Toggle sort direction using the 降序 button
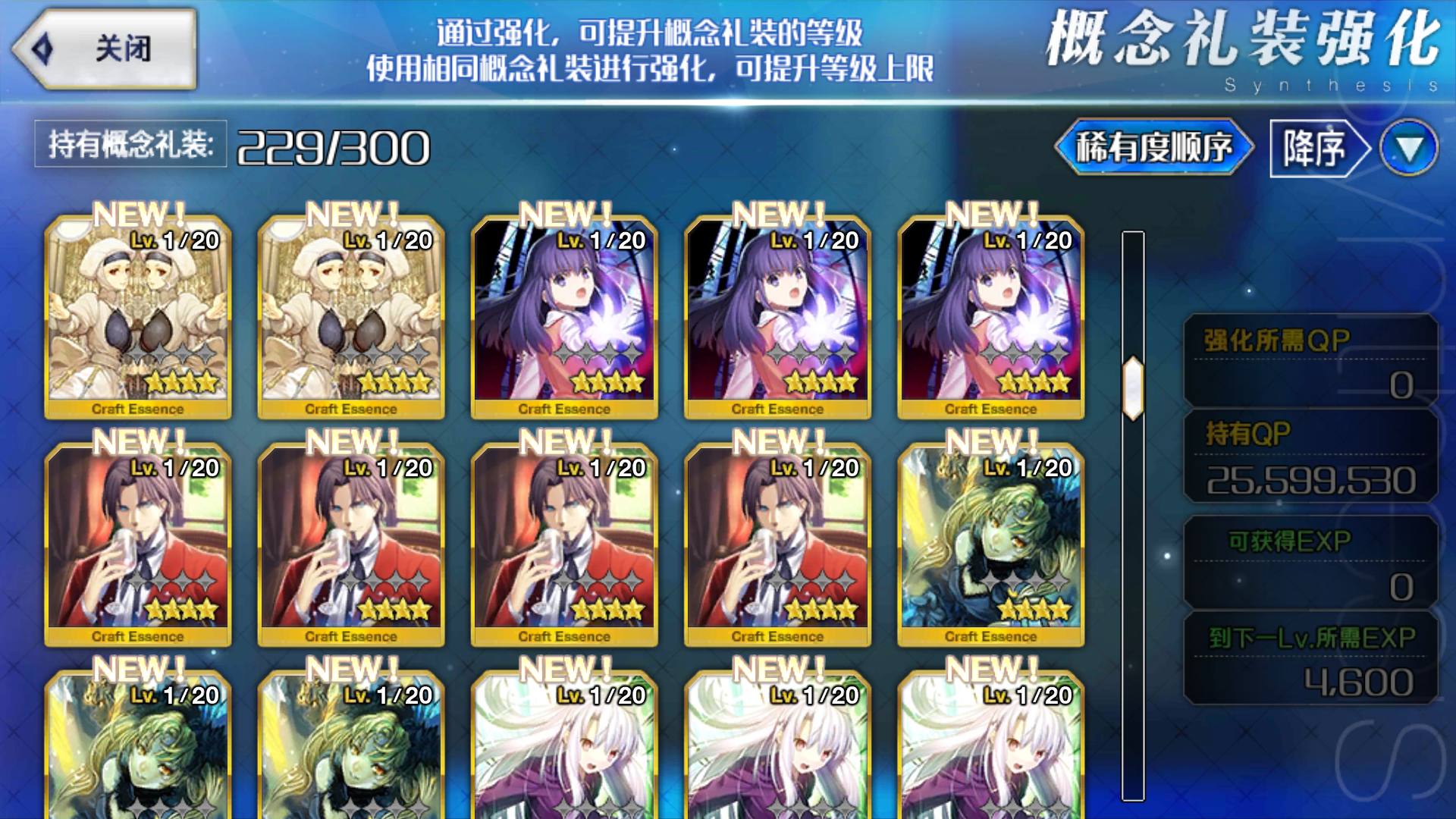Viewport: 1456px width, 819px height. 1312,147
